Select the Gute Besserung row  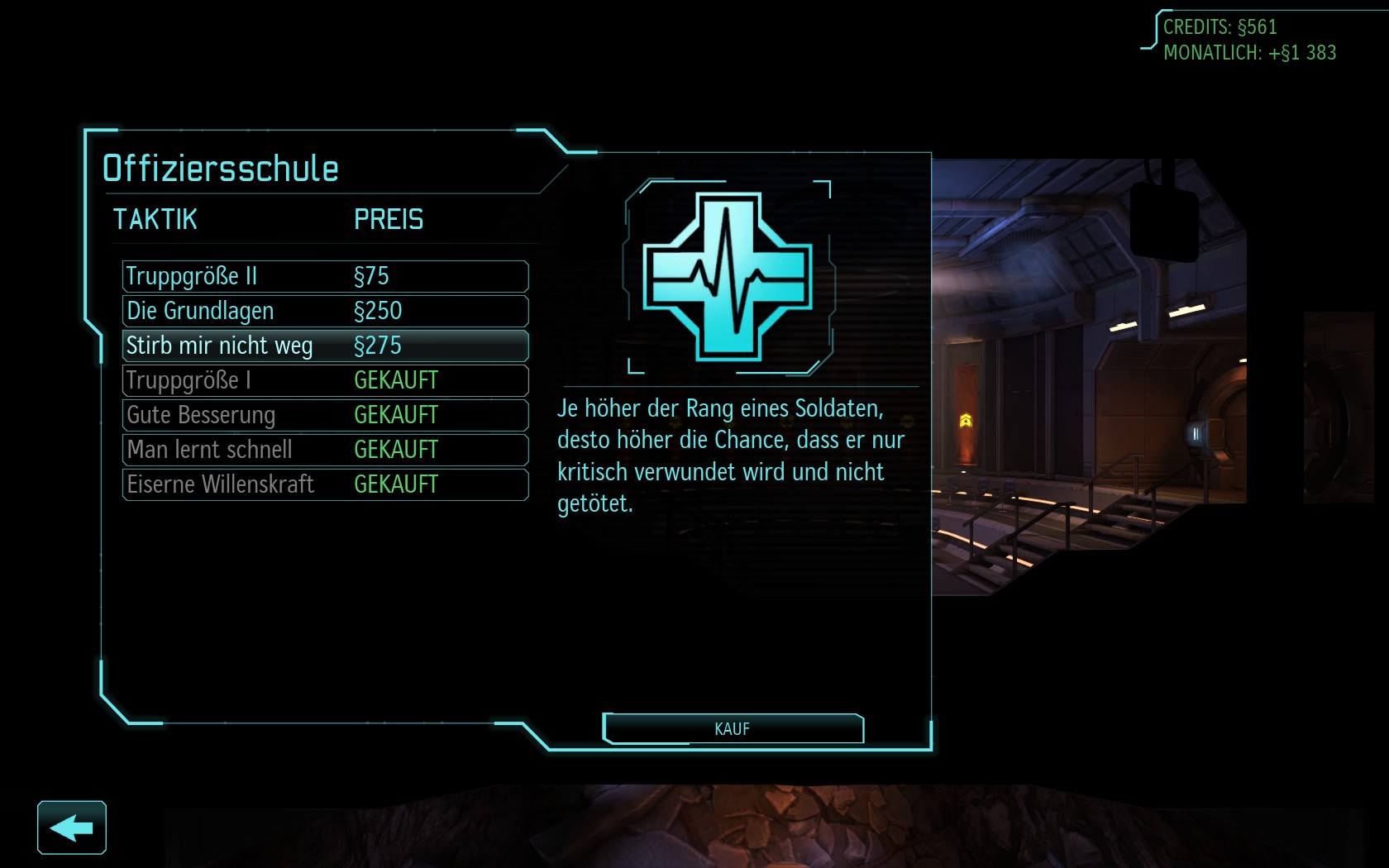coord(325,415)
